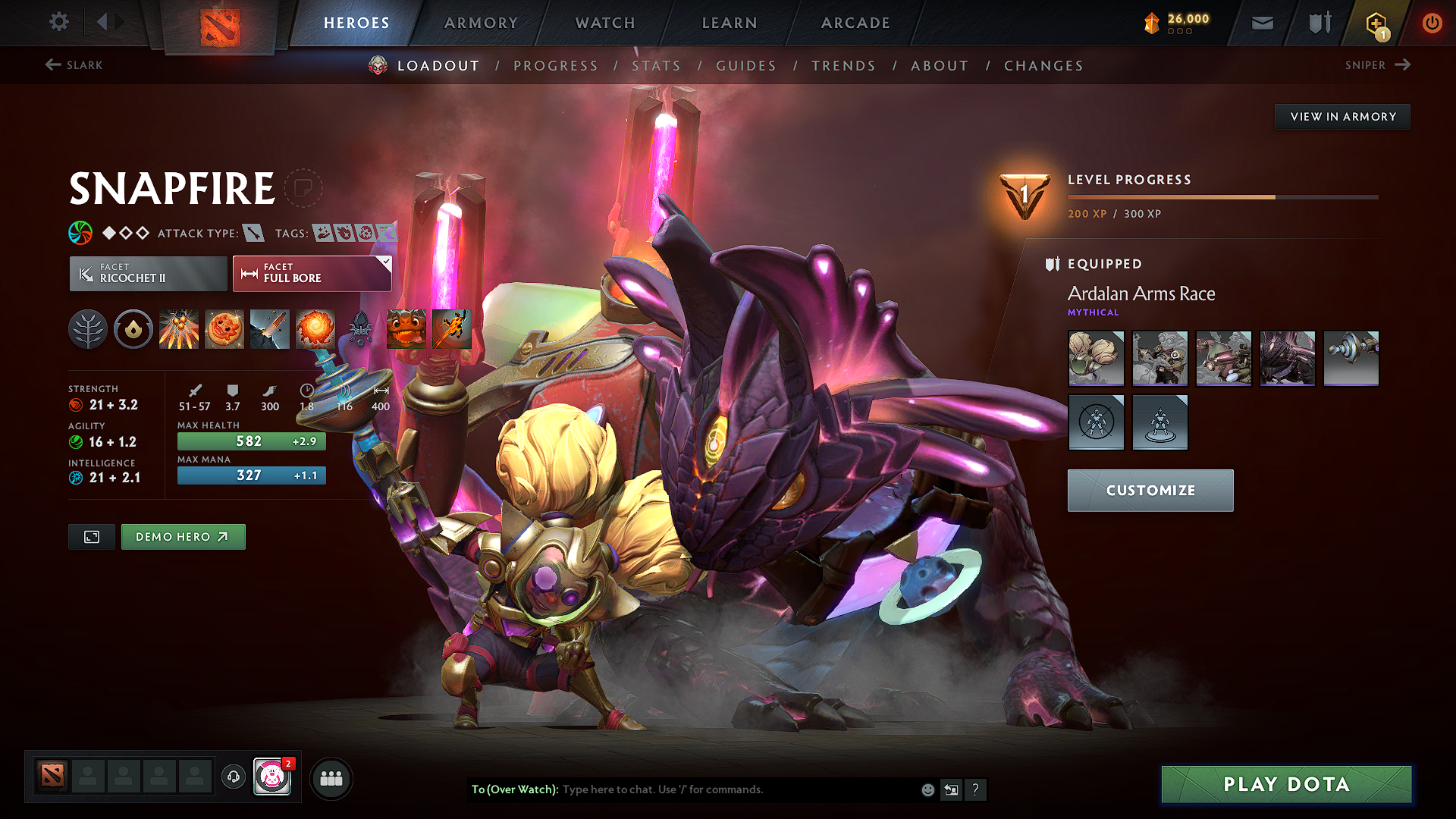Open the hero Trends section
Image resolution: width=1456 pixels, height=819 pixels.
coord(843,66)
